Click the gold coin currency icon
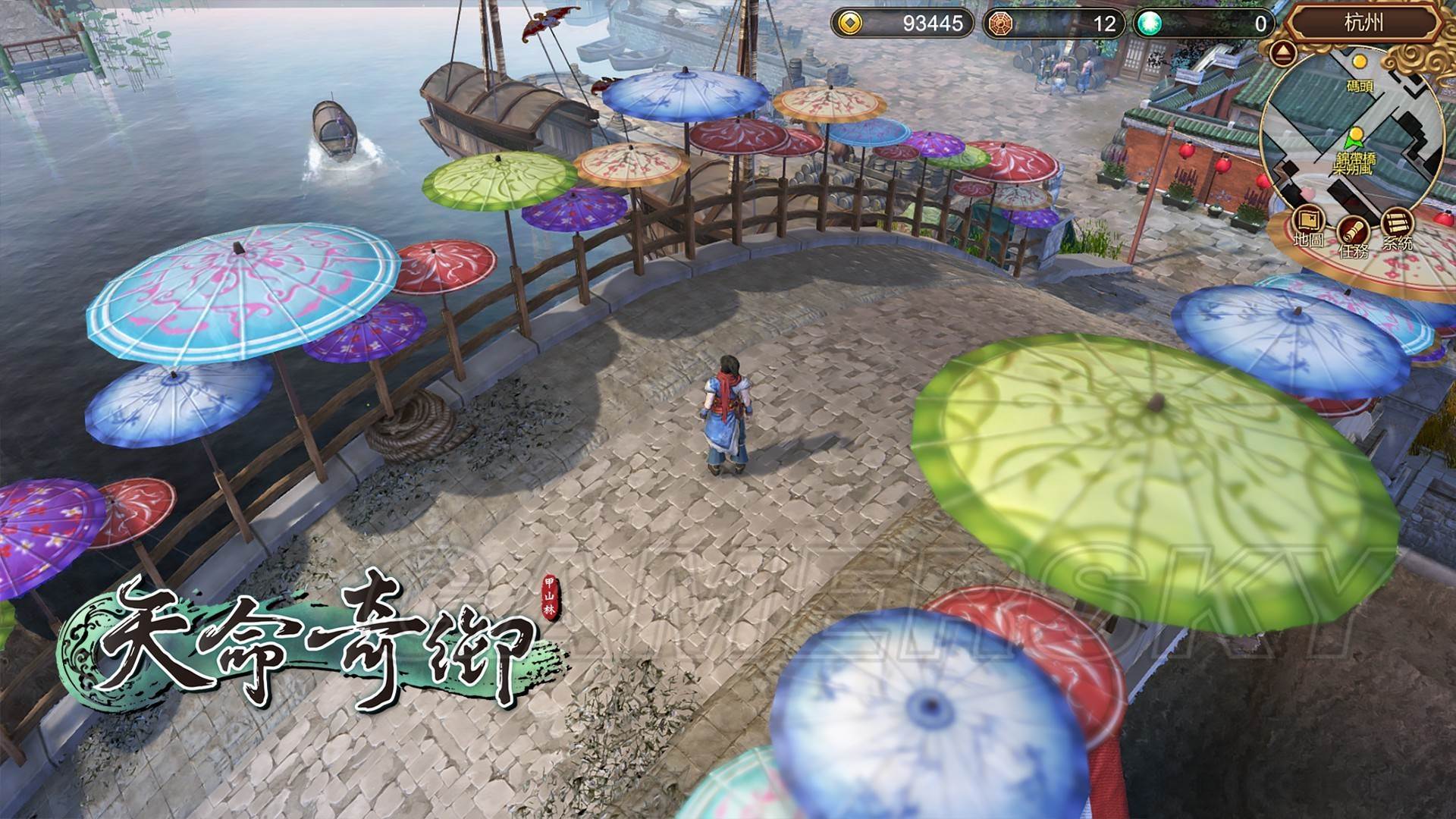The height and width of the screenshot is (819, 1456). click(x=849, y=24)
